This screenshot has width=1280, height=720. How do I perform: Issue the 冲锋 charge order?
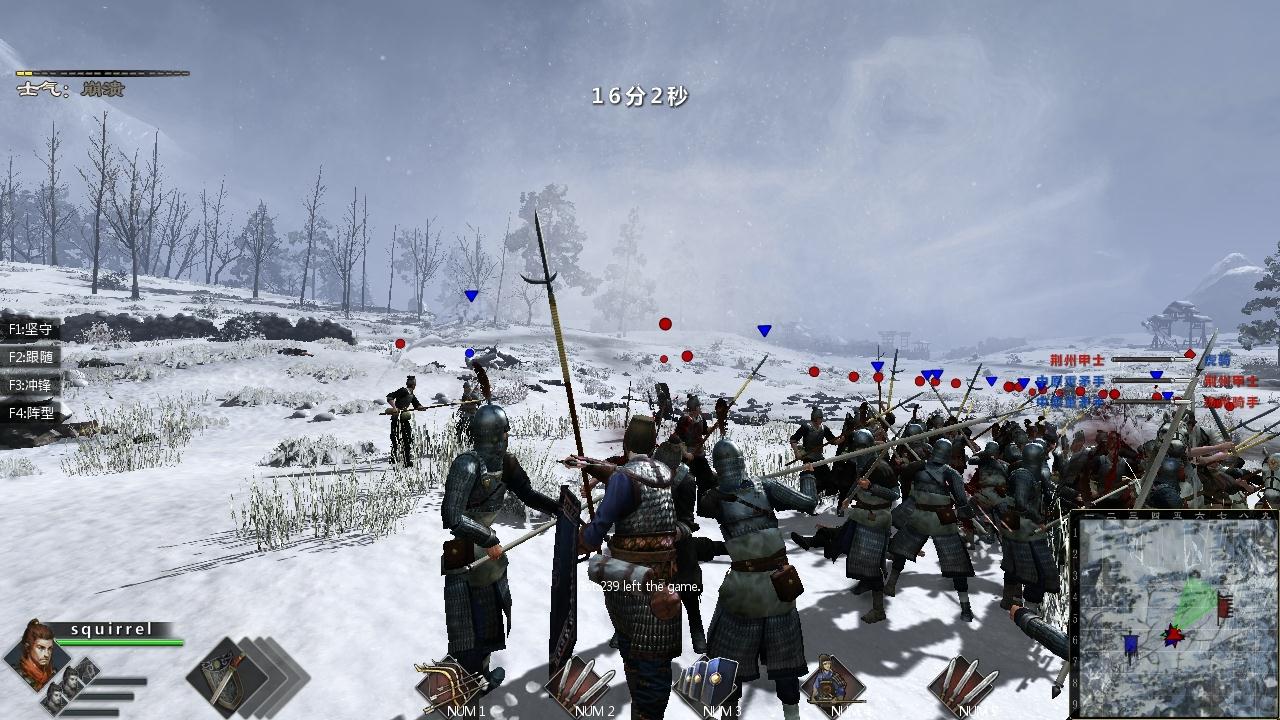(x=31, y=385)
